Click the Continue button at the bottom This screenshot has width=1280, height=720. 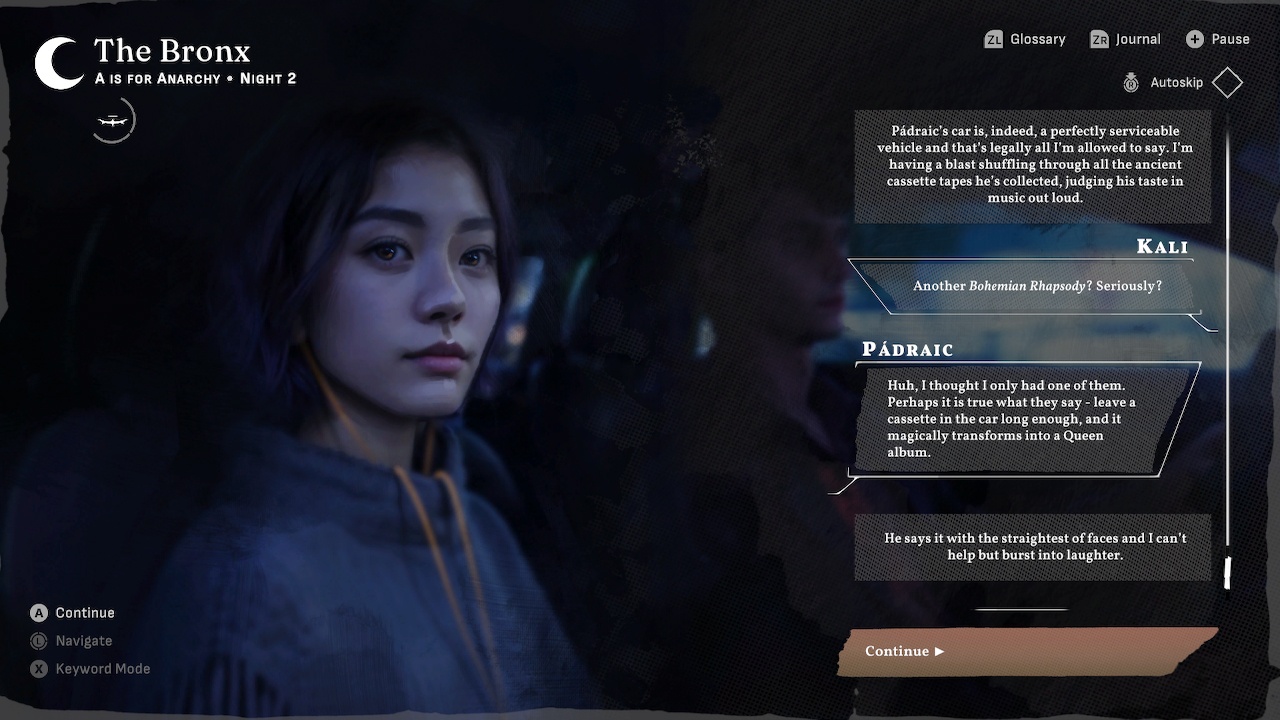[1030, 651]
